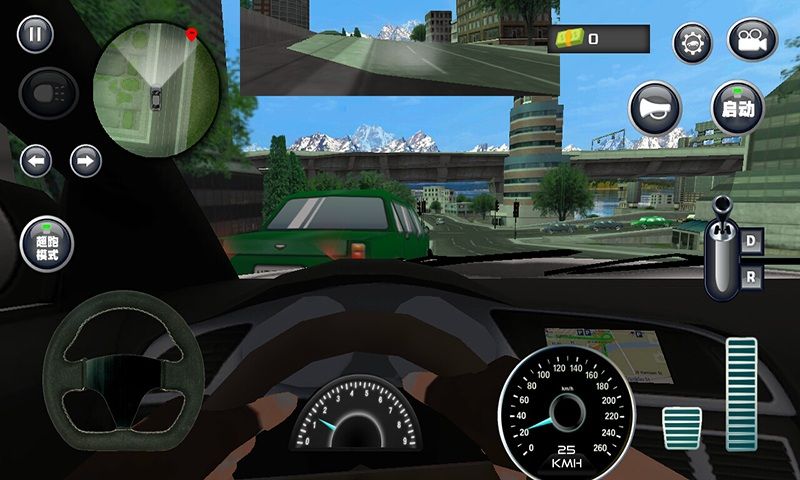Pause the driving game

[x=35, y=35]
